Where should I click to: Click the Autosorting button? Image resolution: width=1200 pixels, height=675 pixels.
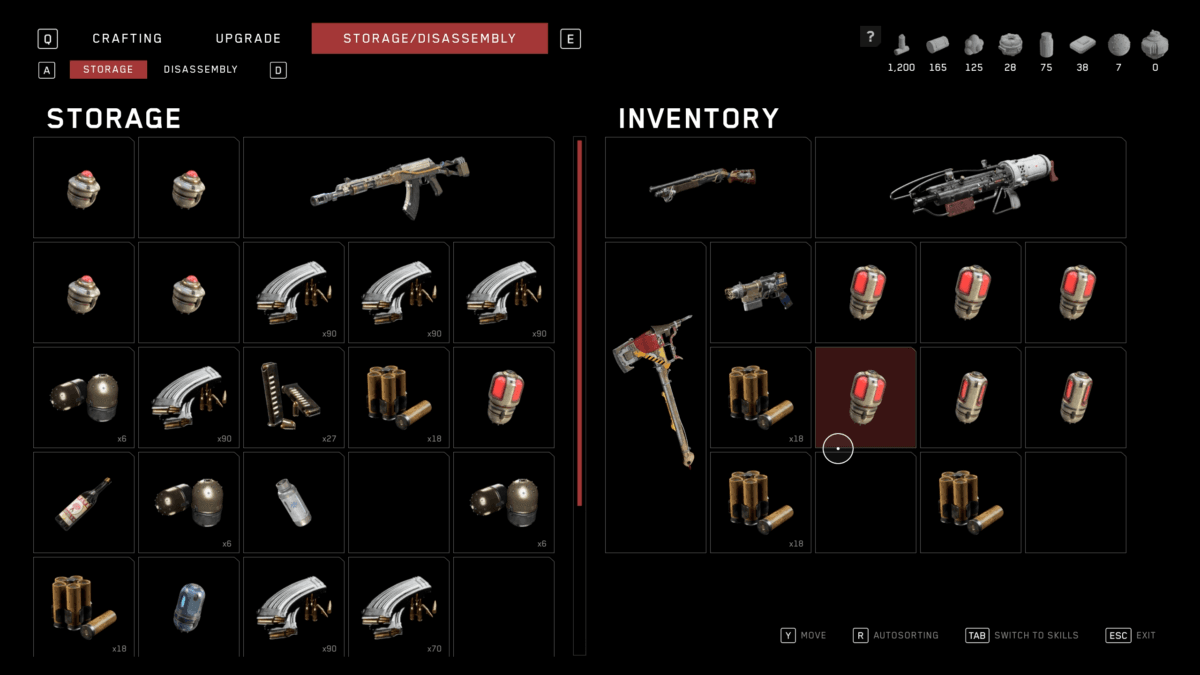(895, 635)
